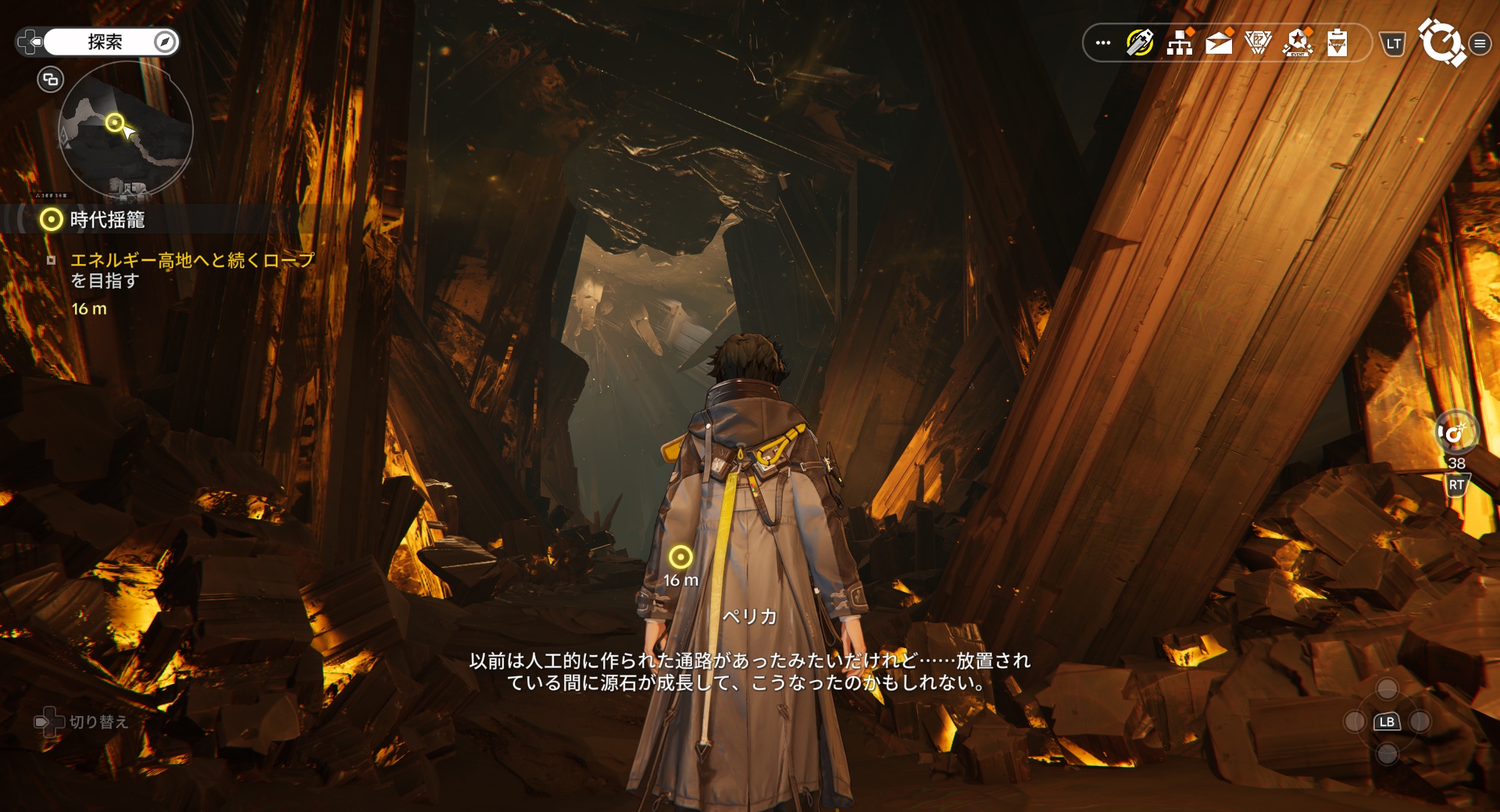Open the 時代揺籠 quest tracker header

(107, 220)
